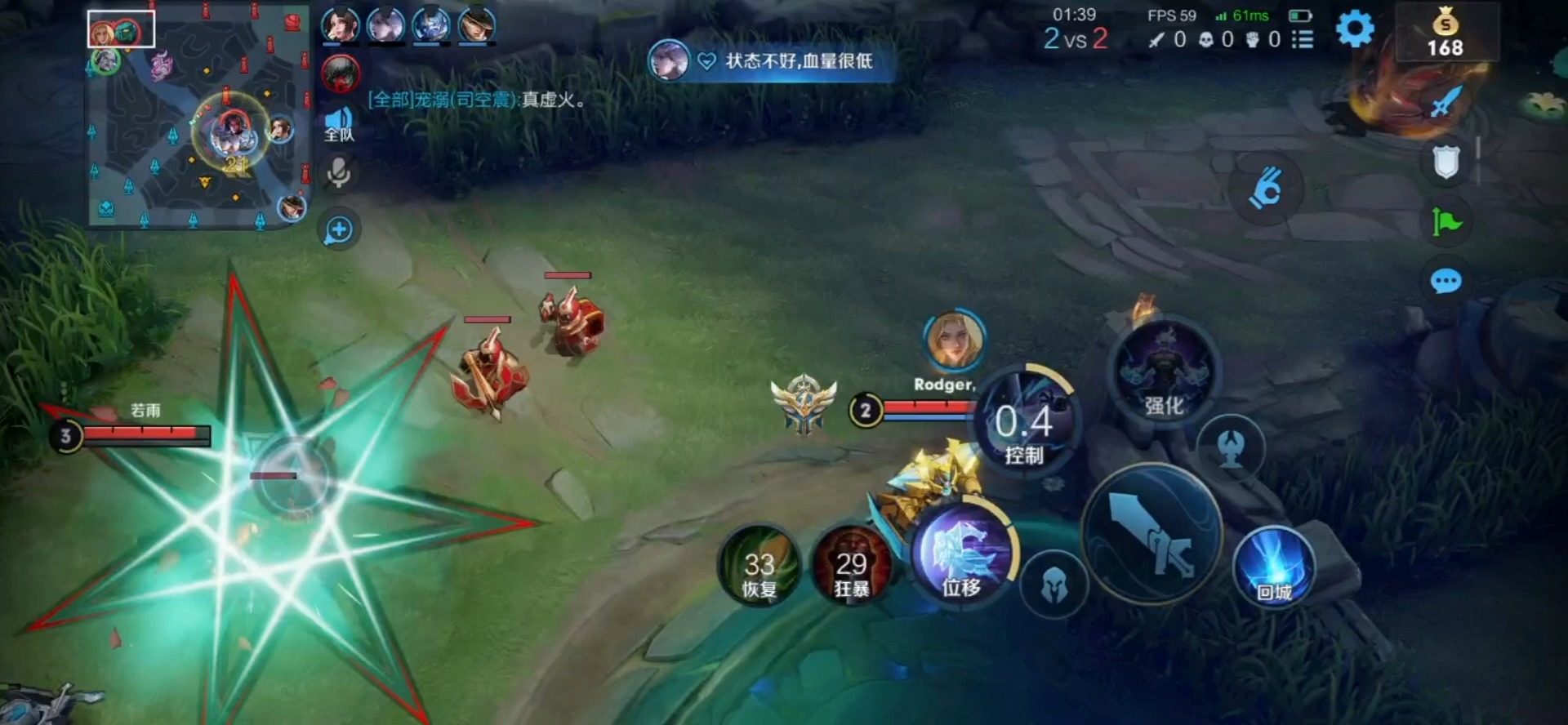Open the blue chat bubble messages
1568x725 pixels.
click(x=1445, y=282)
